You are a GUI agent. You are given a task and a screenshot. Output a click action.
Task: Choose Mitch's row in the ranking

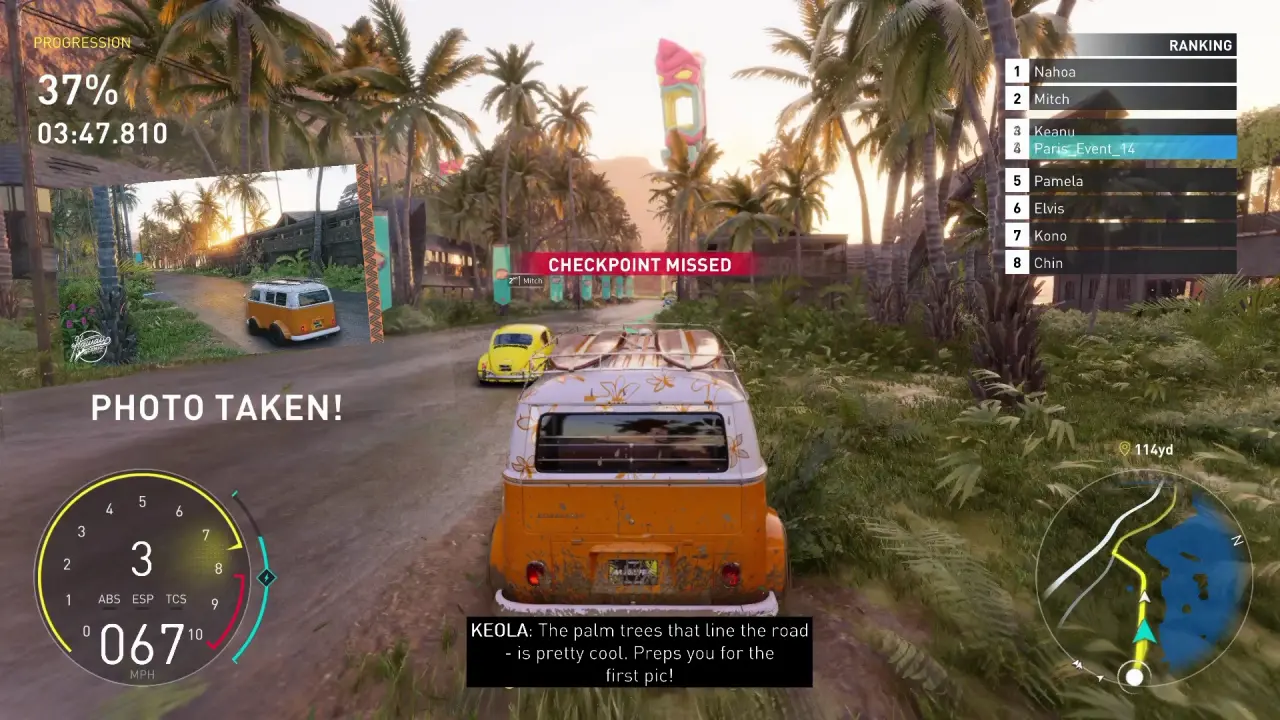(1120, 99)
